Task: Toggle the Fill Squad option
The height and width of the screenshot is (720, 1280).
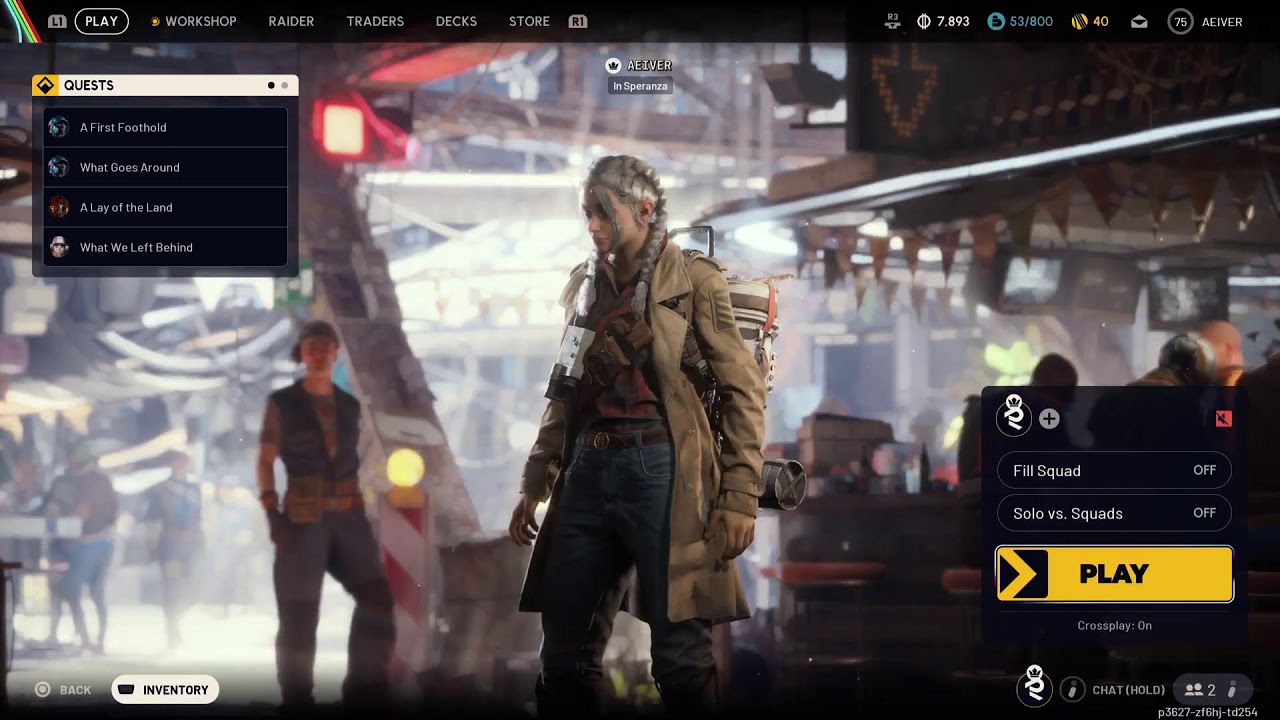Action: [x=1114, y=470]
